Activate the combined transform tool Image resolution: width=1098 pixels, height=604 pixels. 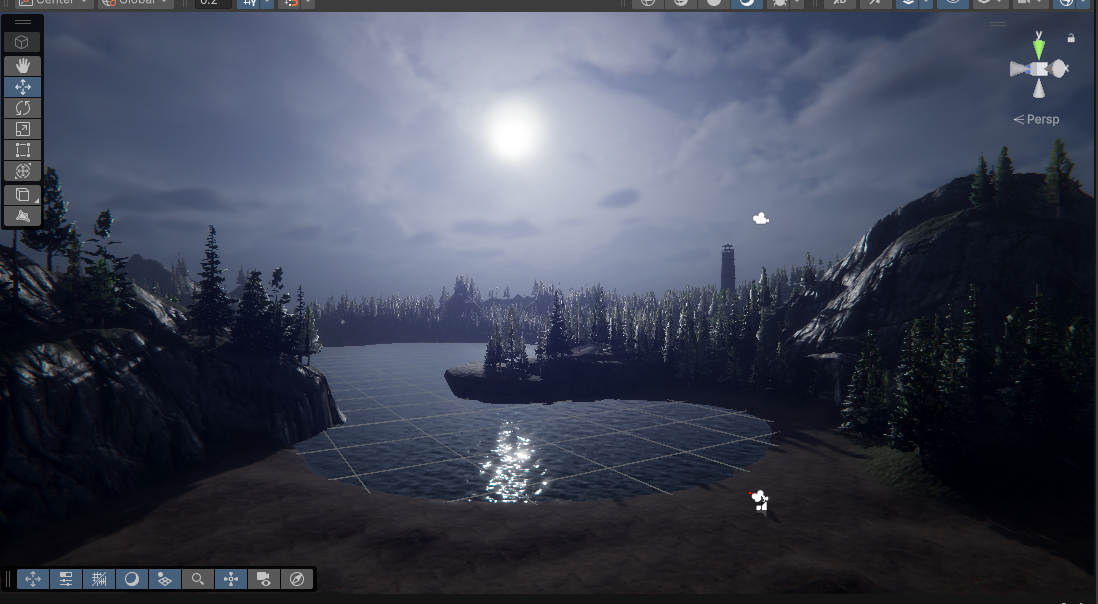click(x=23, y=171)
